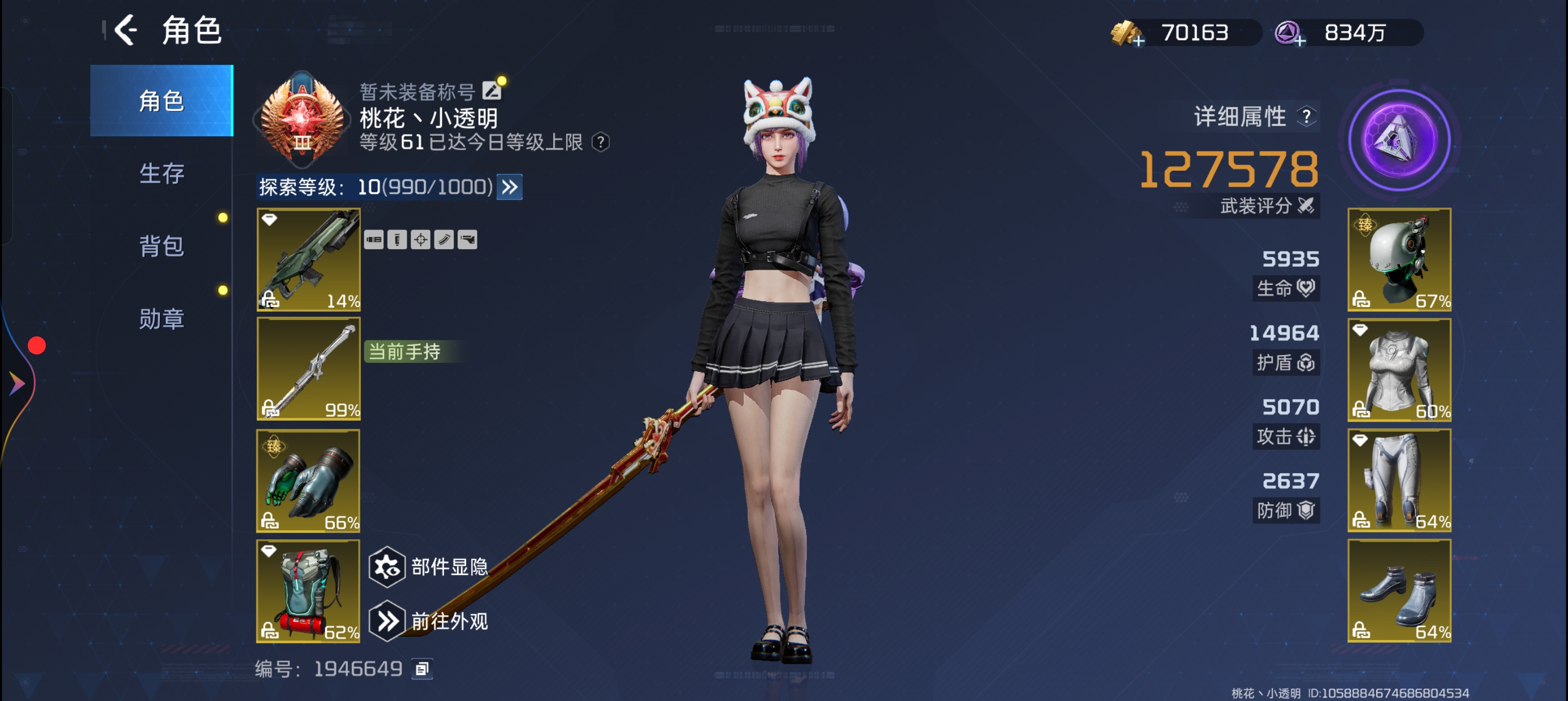
Task: Select the green rifle weapon slot
Action: [309, 260]
